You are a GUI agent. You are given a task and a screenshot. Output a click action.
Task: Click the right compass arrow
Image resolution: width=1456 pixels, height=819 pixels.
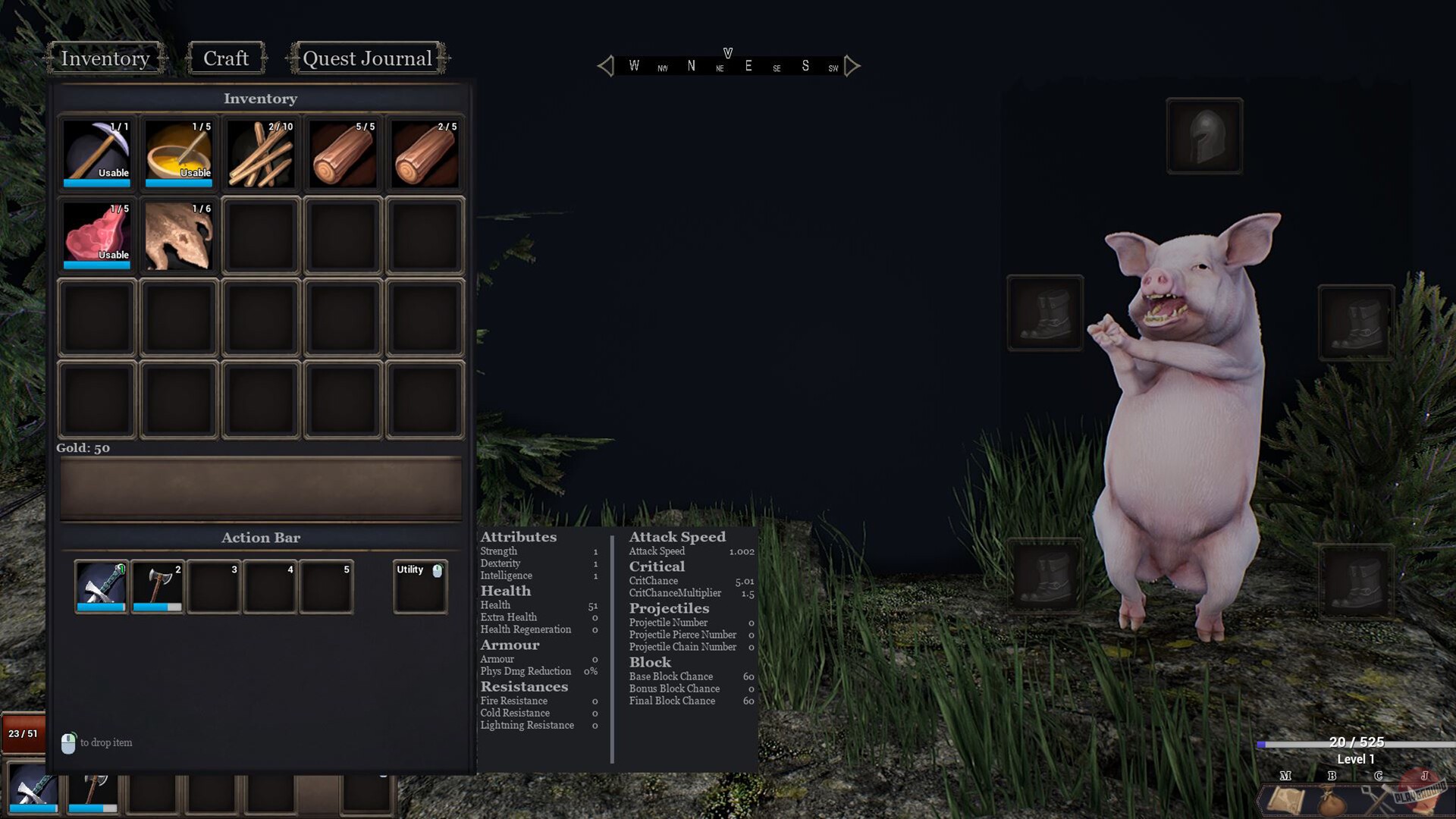click(x=851, y=66)
